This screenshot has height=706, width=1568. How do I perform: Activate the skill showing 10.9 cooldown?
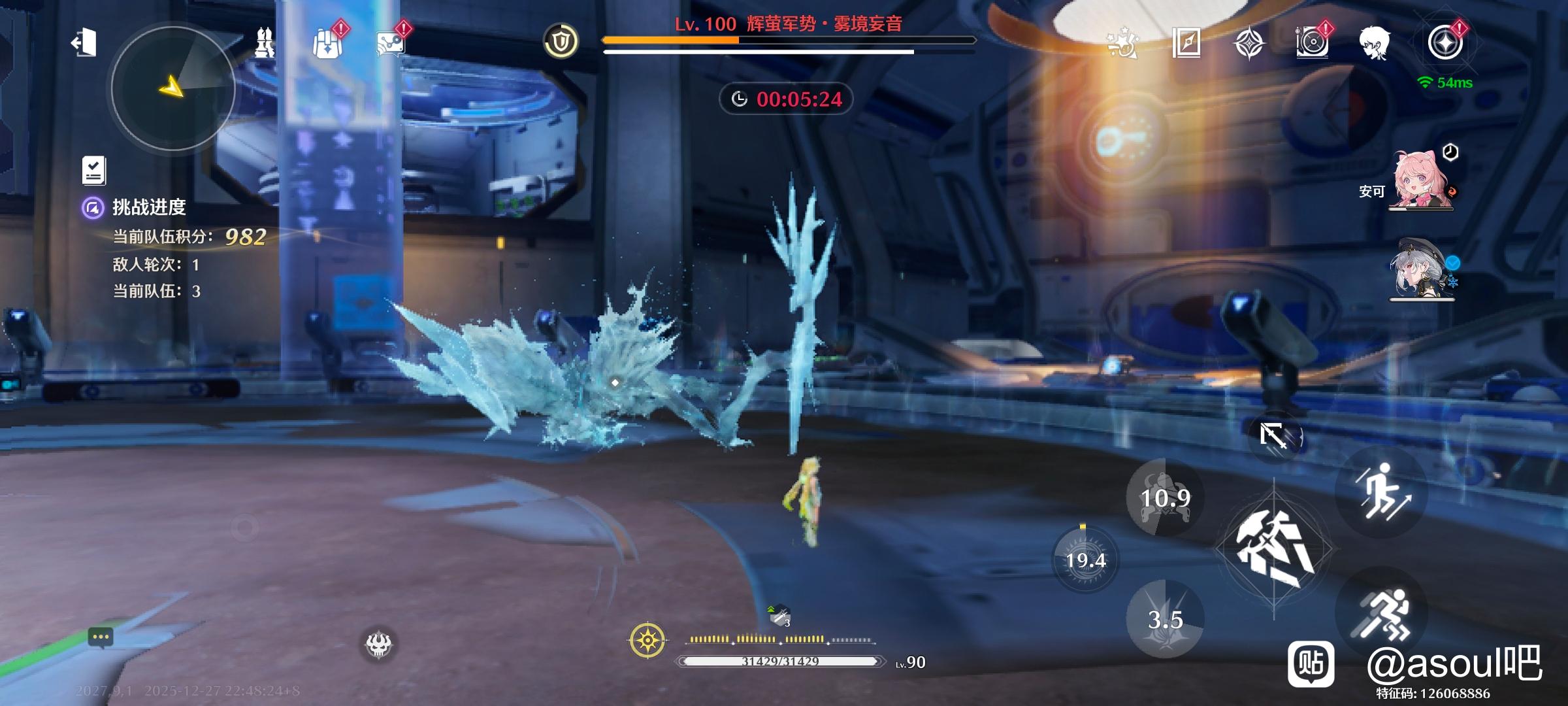coord(1165,498)
